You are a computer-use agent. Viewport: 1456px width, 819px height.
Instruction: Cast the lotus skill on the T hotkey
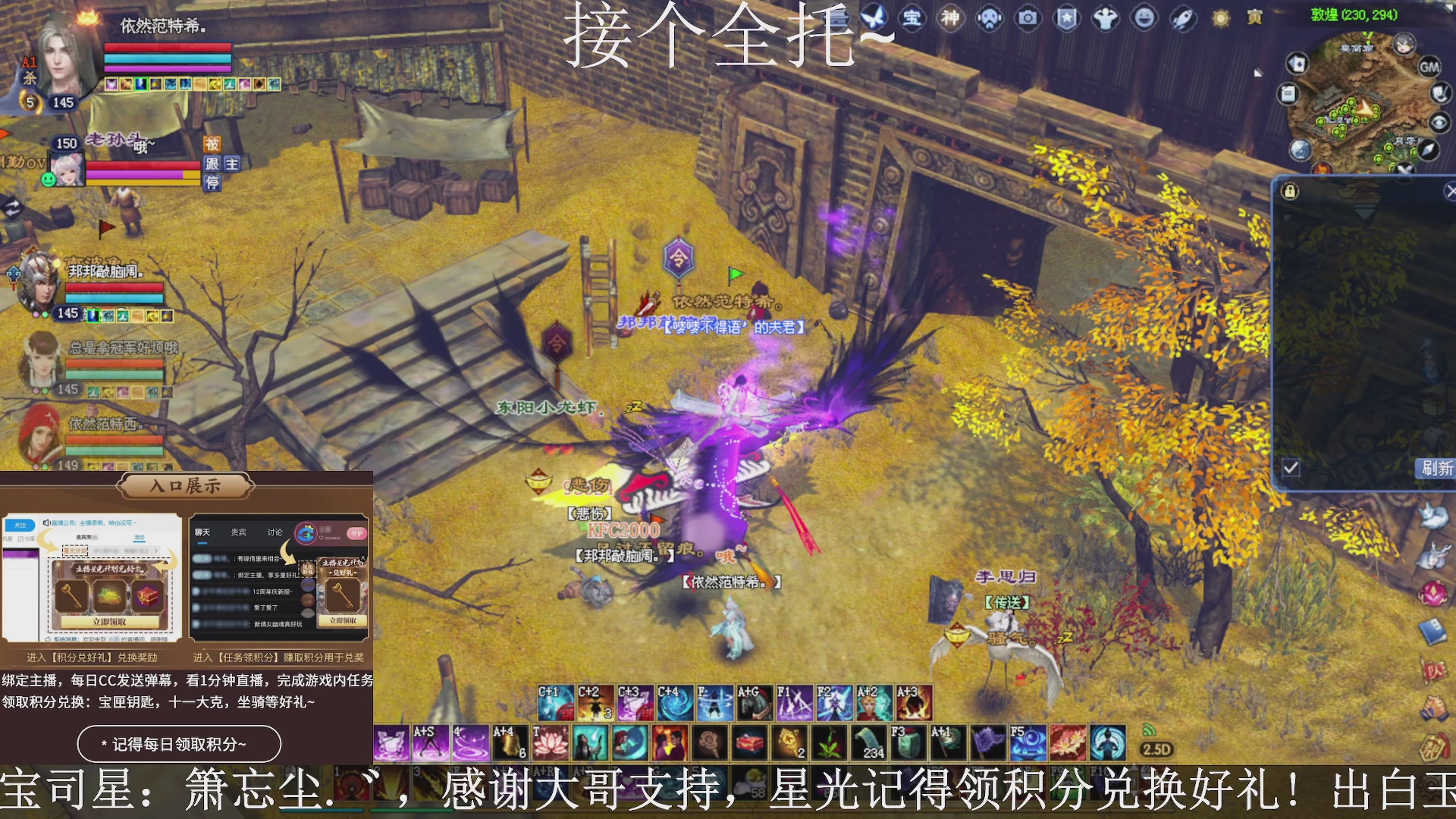point(550,743)
